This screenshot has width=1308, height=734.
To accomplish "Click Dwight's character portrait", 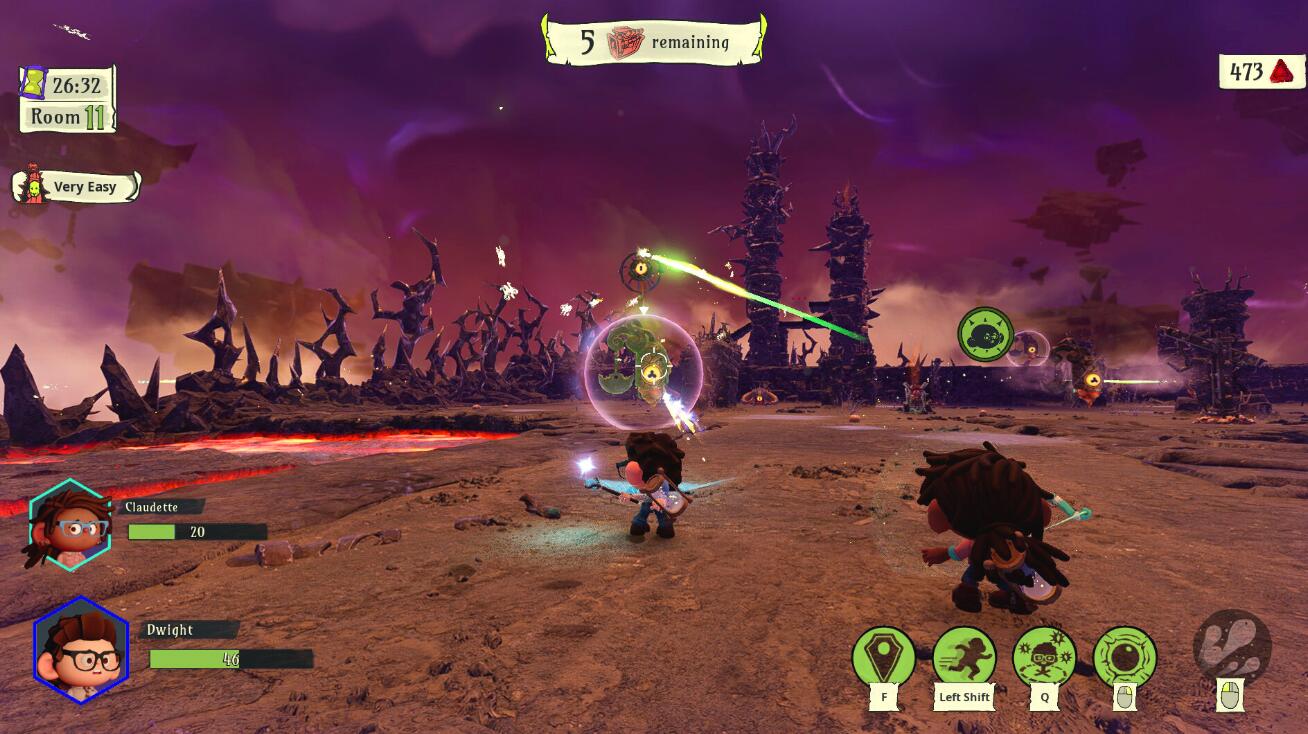I will 81,650.
